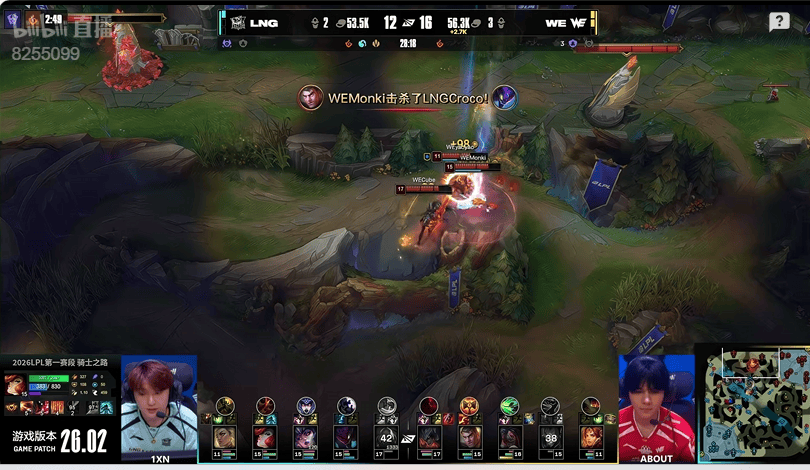
Task: Select the dead champion with 42 respawn timer
Action: tap(387, 437)
